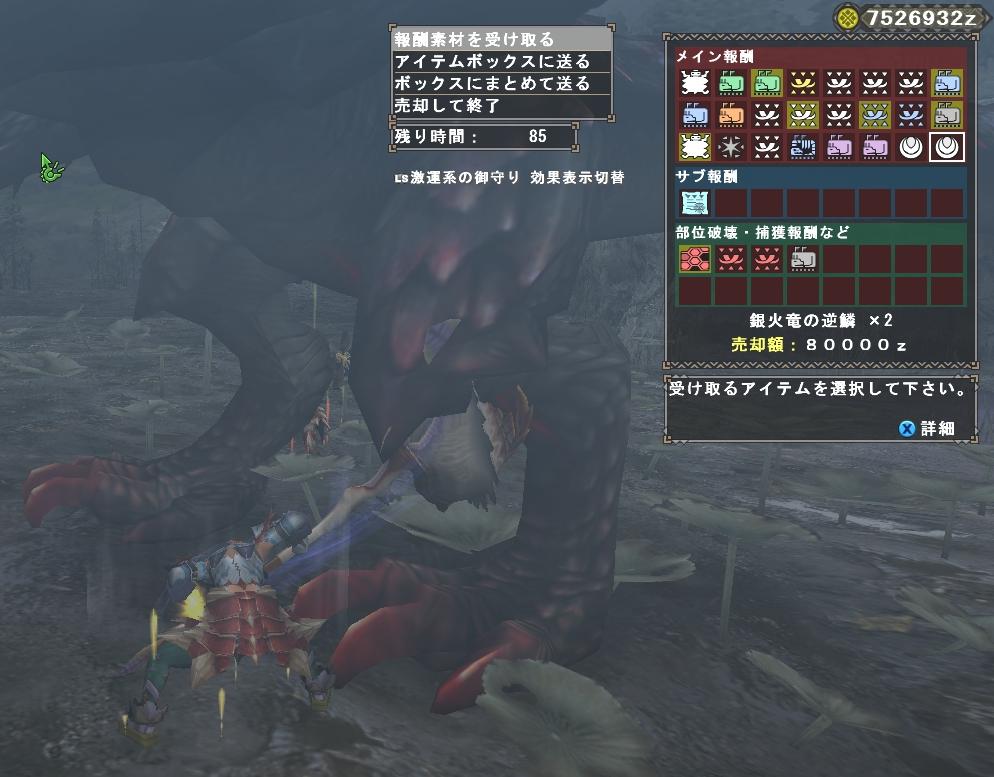994x777 pixels.
Task: Select the white bone icon on yellow background
Action: point(694,147)
